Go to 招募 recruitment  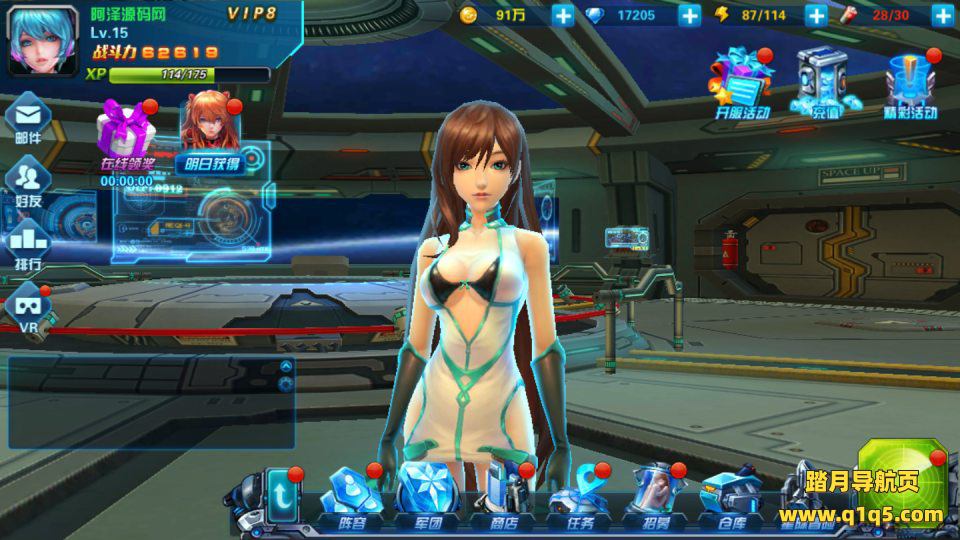tap(654, 497)
